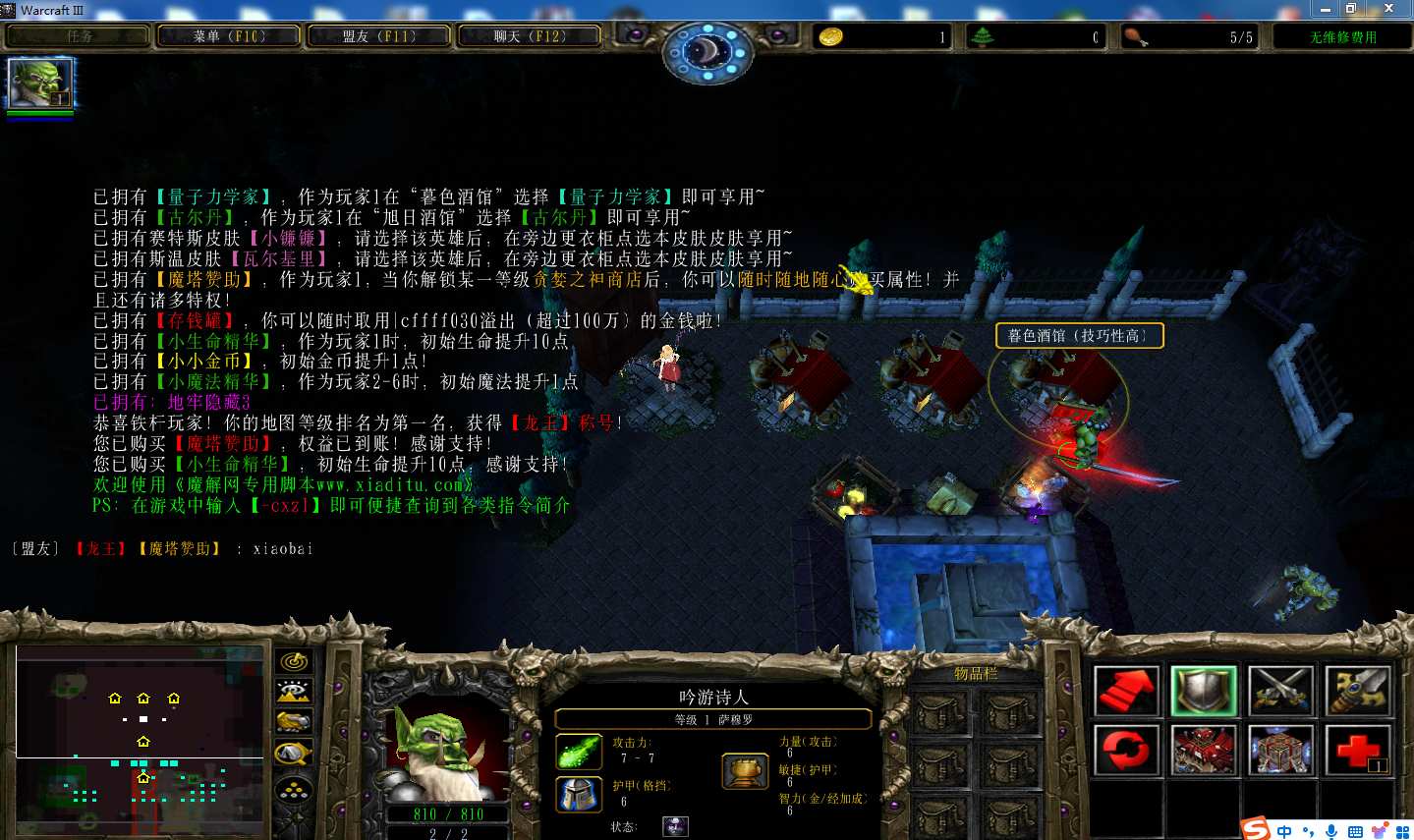Activate the silver shield hold command

[1204, 691]
